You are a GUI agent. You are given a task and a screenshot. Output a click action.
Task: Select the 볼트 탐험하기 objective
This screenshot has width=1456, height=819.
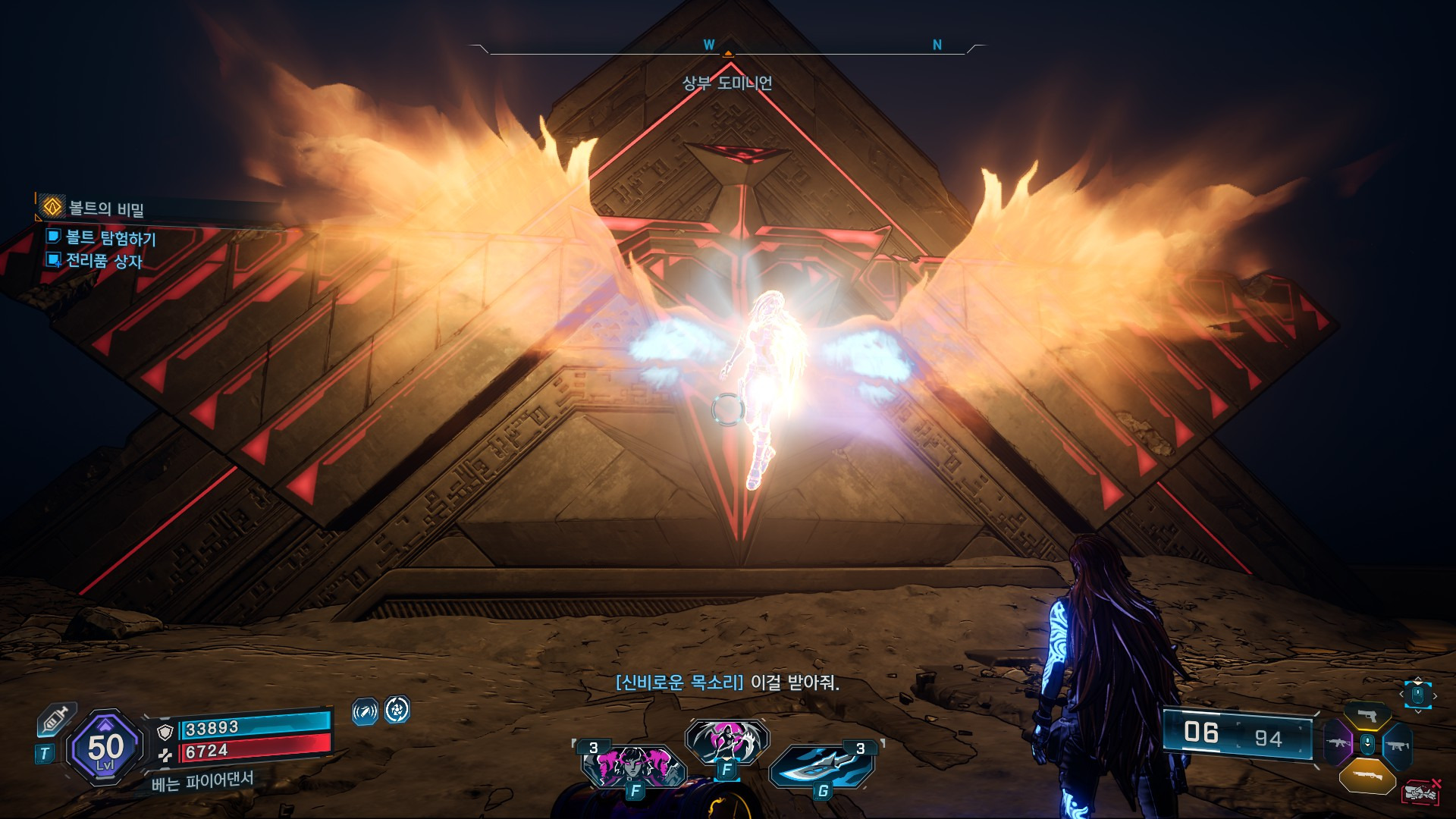click(110, 237)
